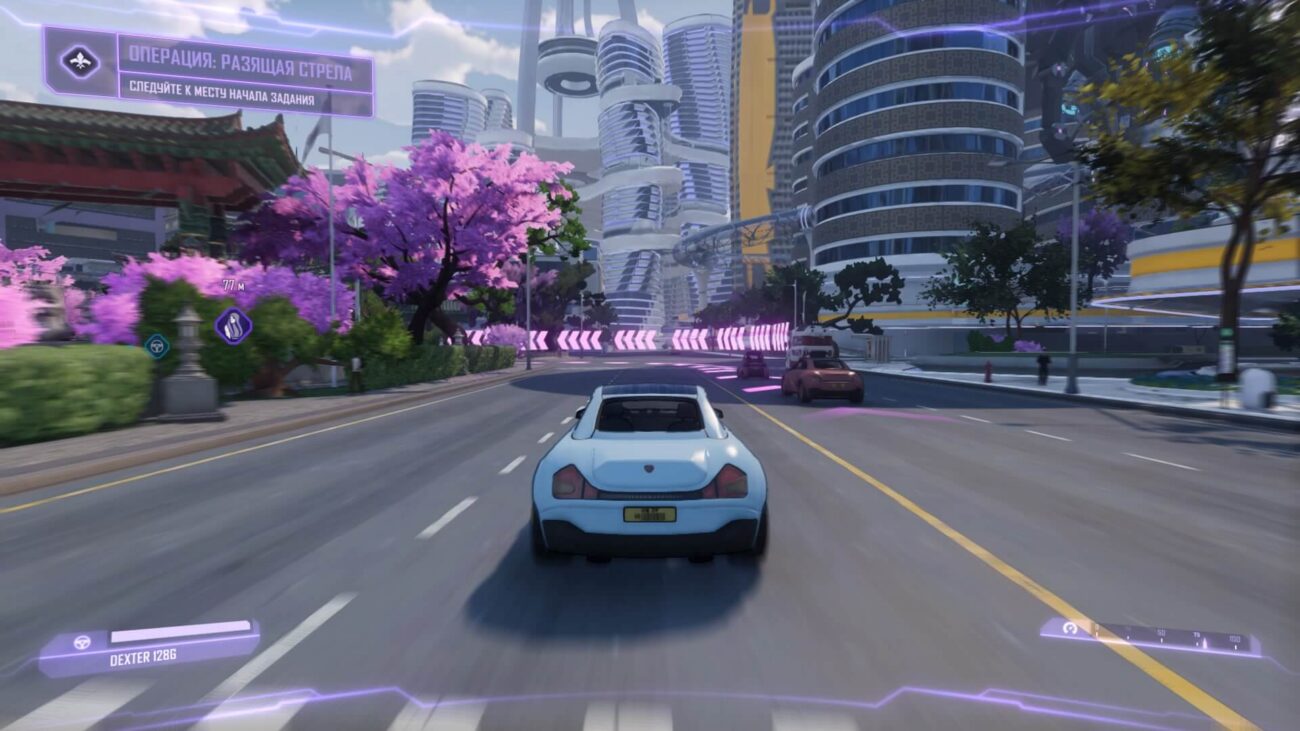Click the Dexter 128G vehicle panel
The image size is (1300, 731).
[x=150, y=646]
